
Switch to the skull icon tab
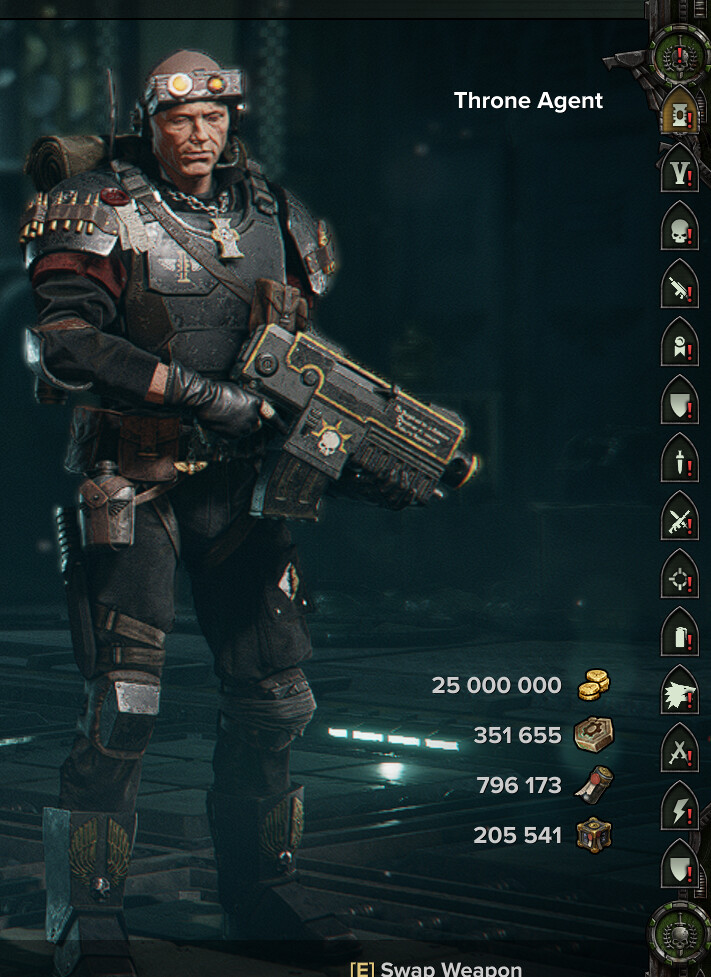click(680, 230)
